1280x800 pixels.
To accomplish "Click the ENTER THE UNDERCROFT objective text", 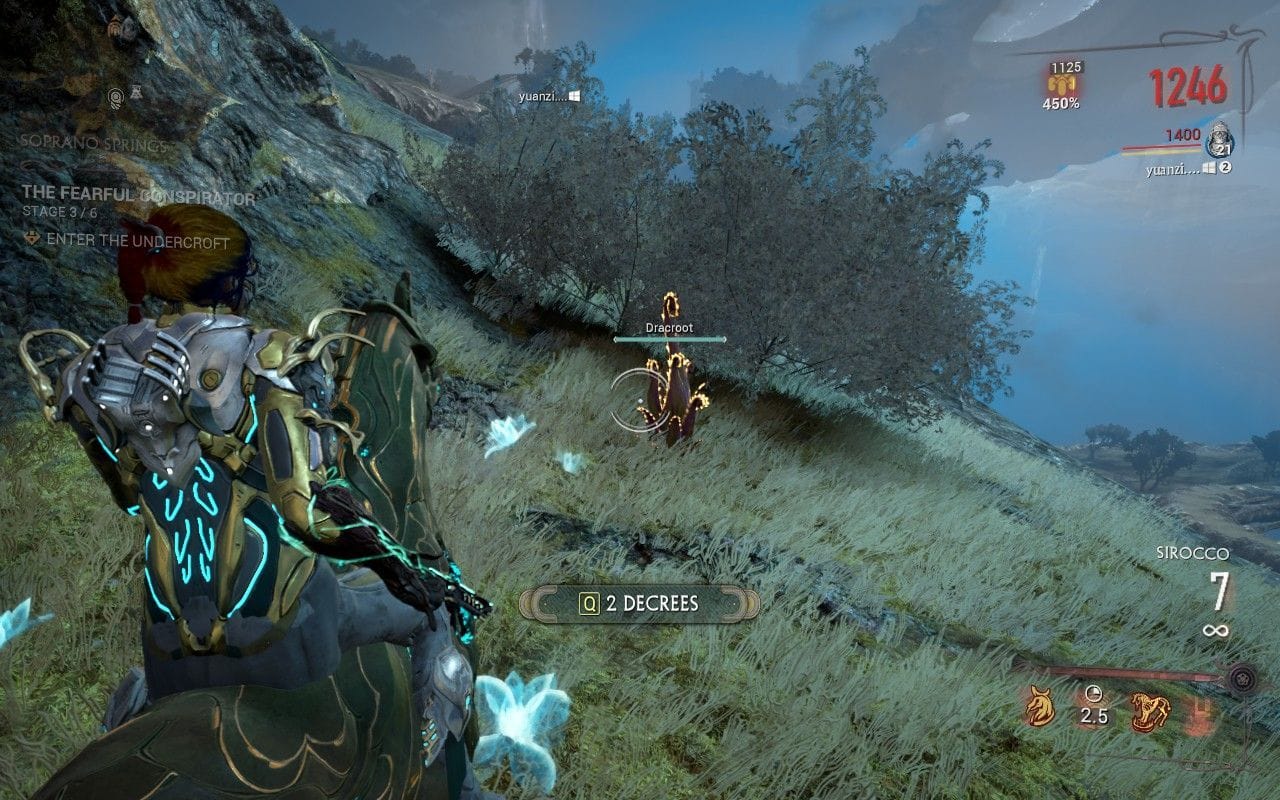I will [x=136, y=241].
